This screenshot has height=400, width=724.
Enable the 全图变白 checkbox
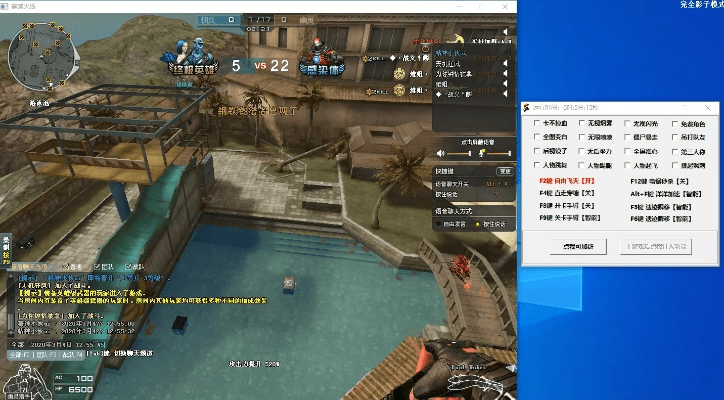(x=539, y=137)
